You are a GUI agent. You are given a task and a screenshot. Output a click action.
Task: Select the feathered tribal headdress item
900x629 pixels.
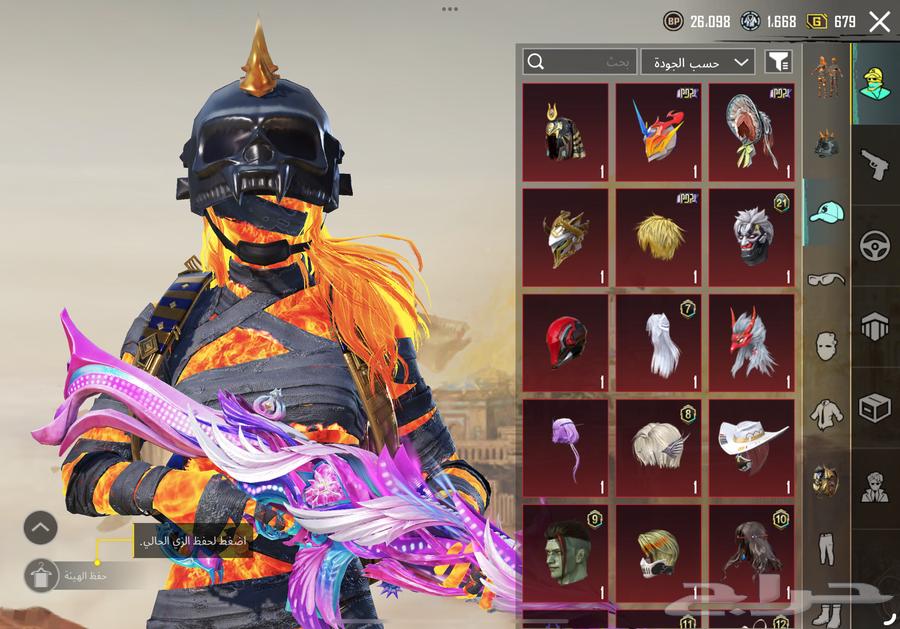(x=751, y=131)
